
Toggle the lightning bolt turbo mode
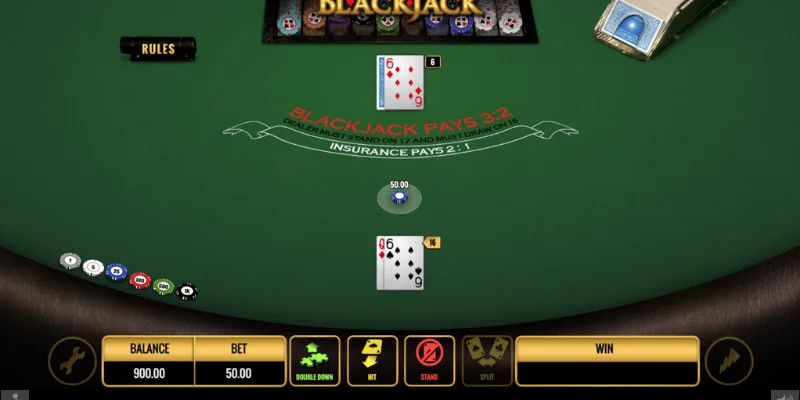pyautogui.click(x=727, y=362)
